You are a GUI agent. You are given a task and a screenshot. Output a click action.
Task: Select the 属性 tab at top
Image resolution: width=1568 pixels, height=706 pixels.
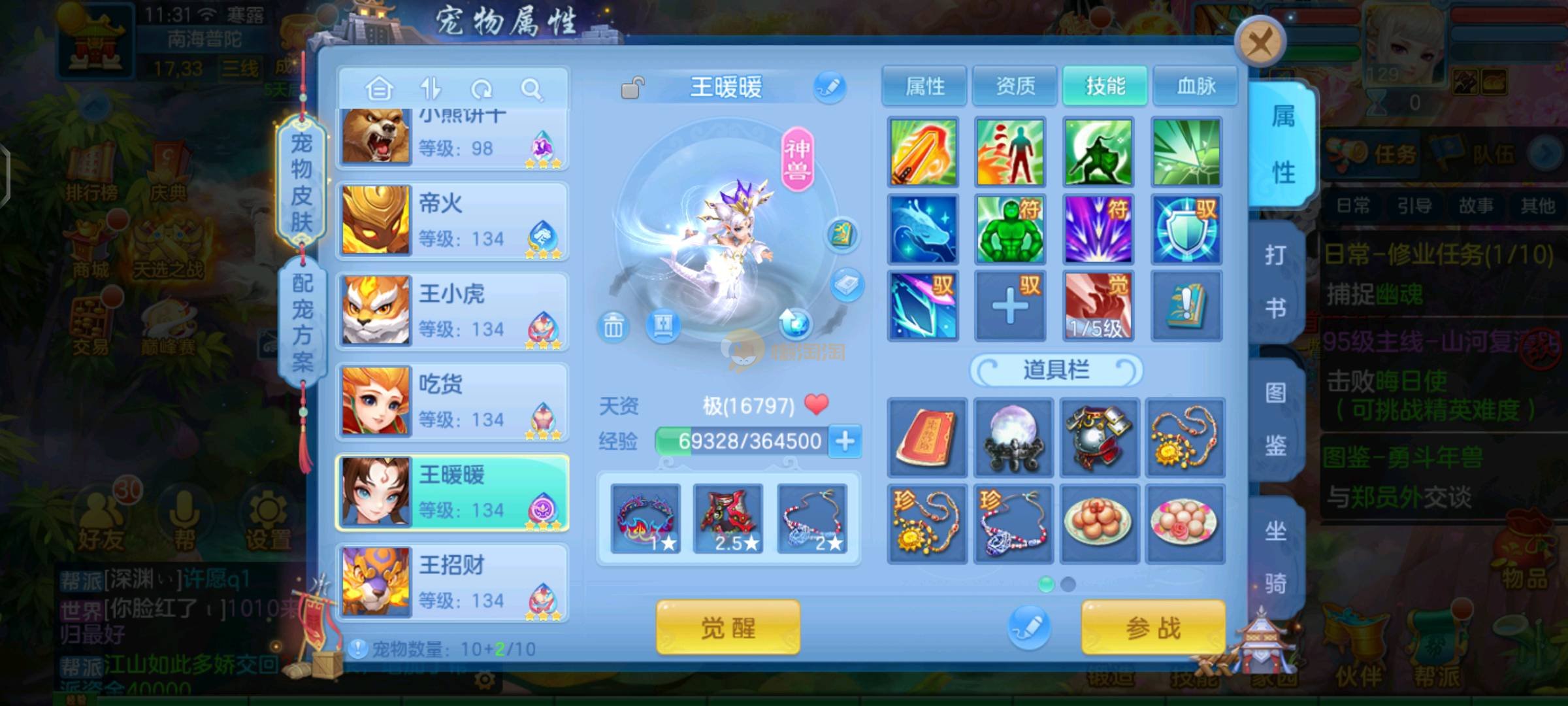924,86
